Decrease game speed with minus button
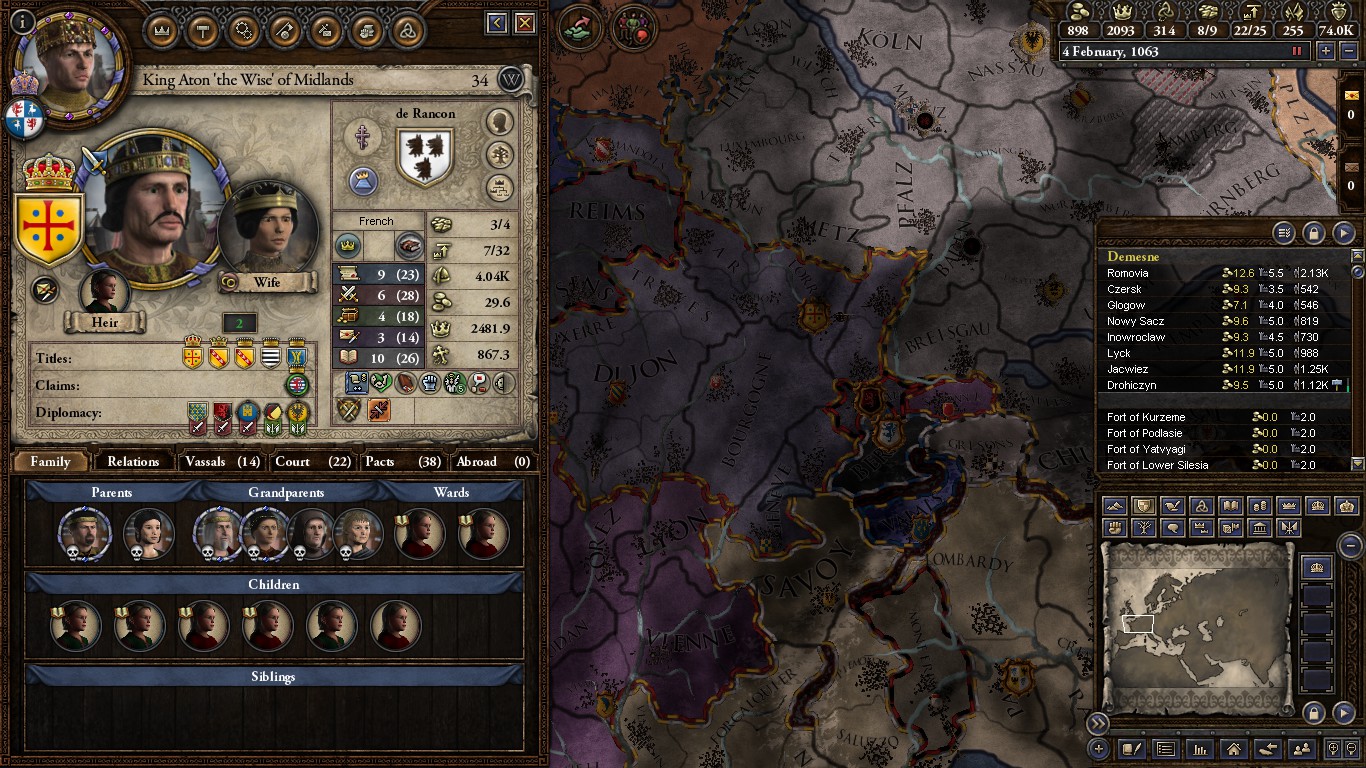The height and width of the screenshot is (768, 1366). pos(1346,51)
